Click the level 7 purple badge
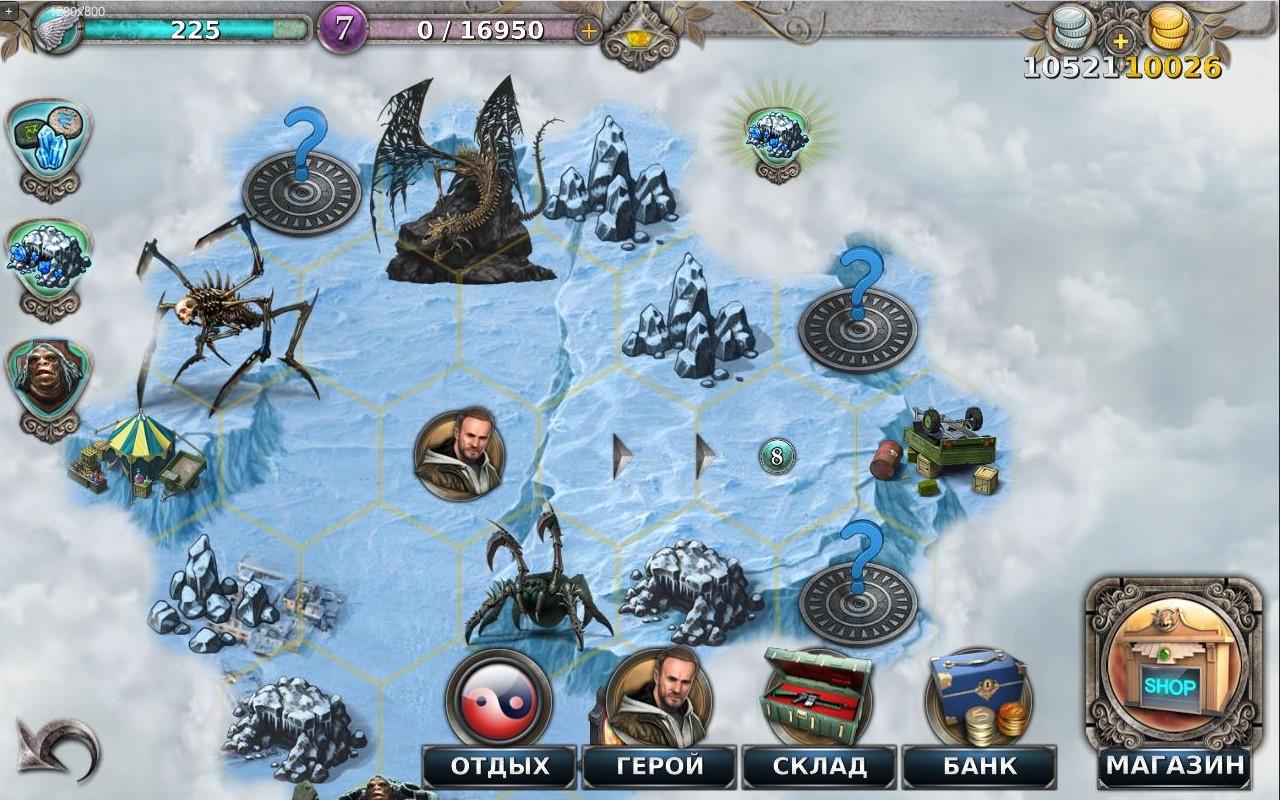The height and width of the screenshot is (800, 1280). (x=343, y=29)
